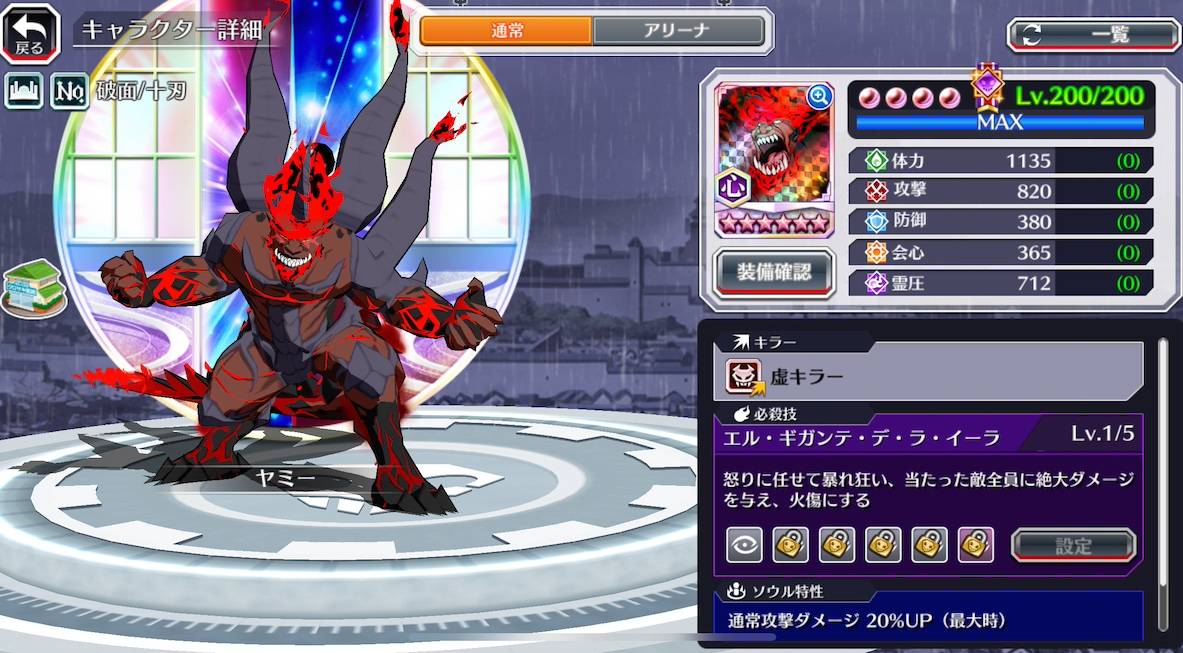
Task: Select the 虚キラー killer skill icon
Action: [x=744, y=376]
